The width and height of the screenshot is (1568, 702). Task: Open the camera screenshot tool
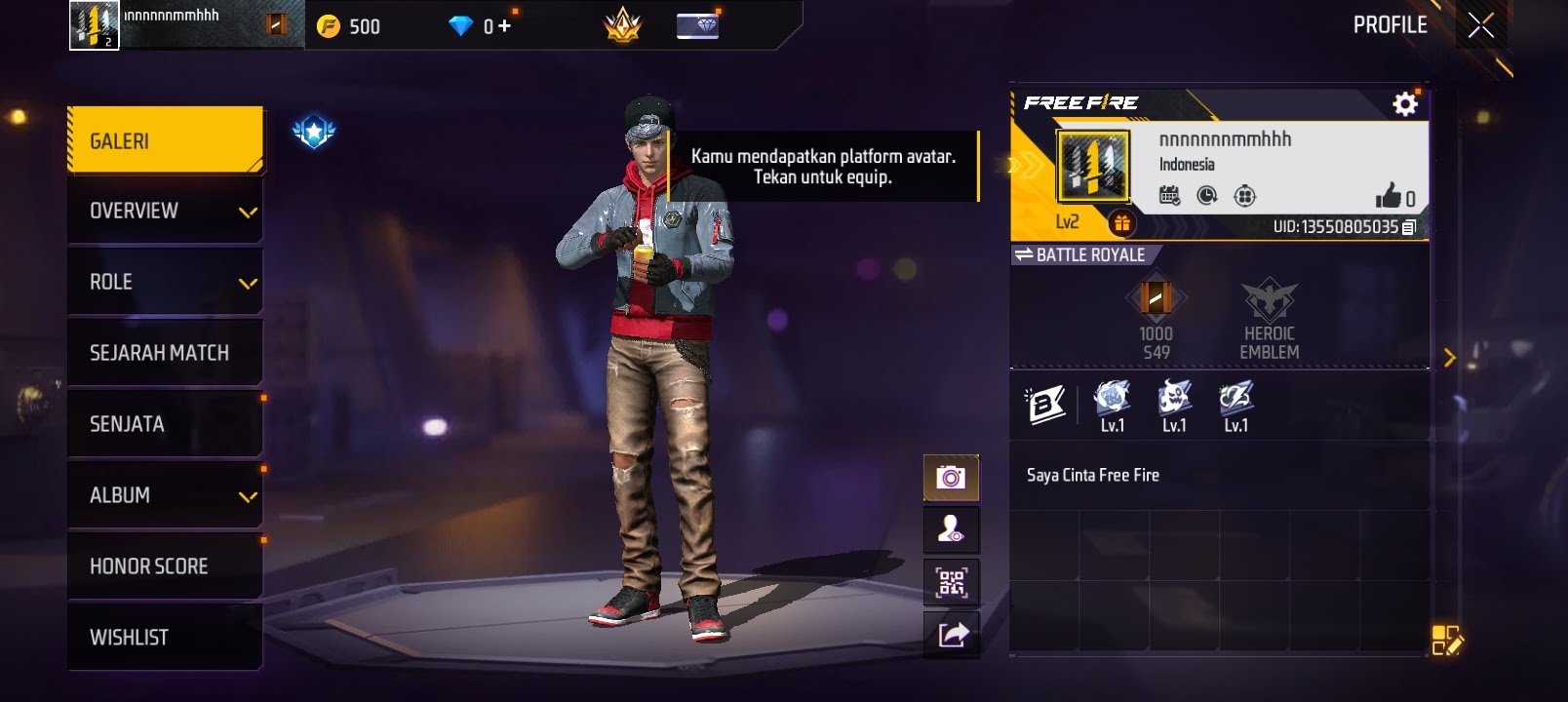951,477
